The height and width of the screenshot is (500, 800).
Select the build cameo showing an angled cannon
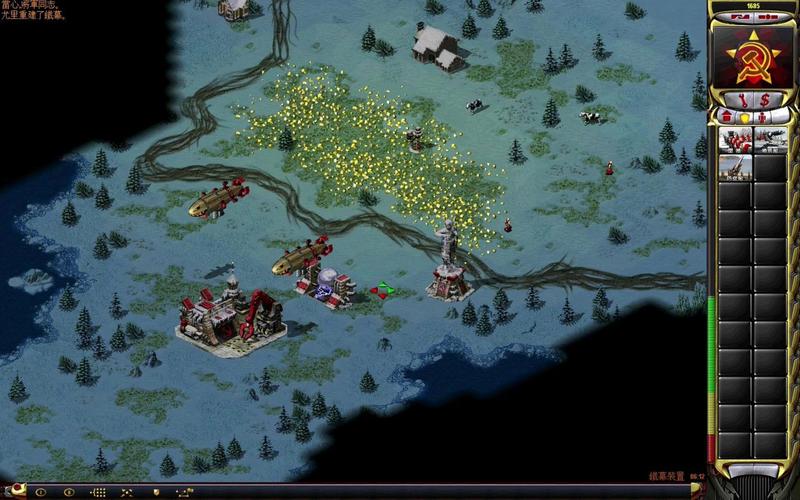(x=735, y=167)
